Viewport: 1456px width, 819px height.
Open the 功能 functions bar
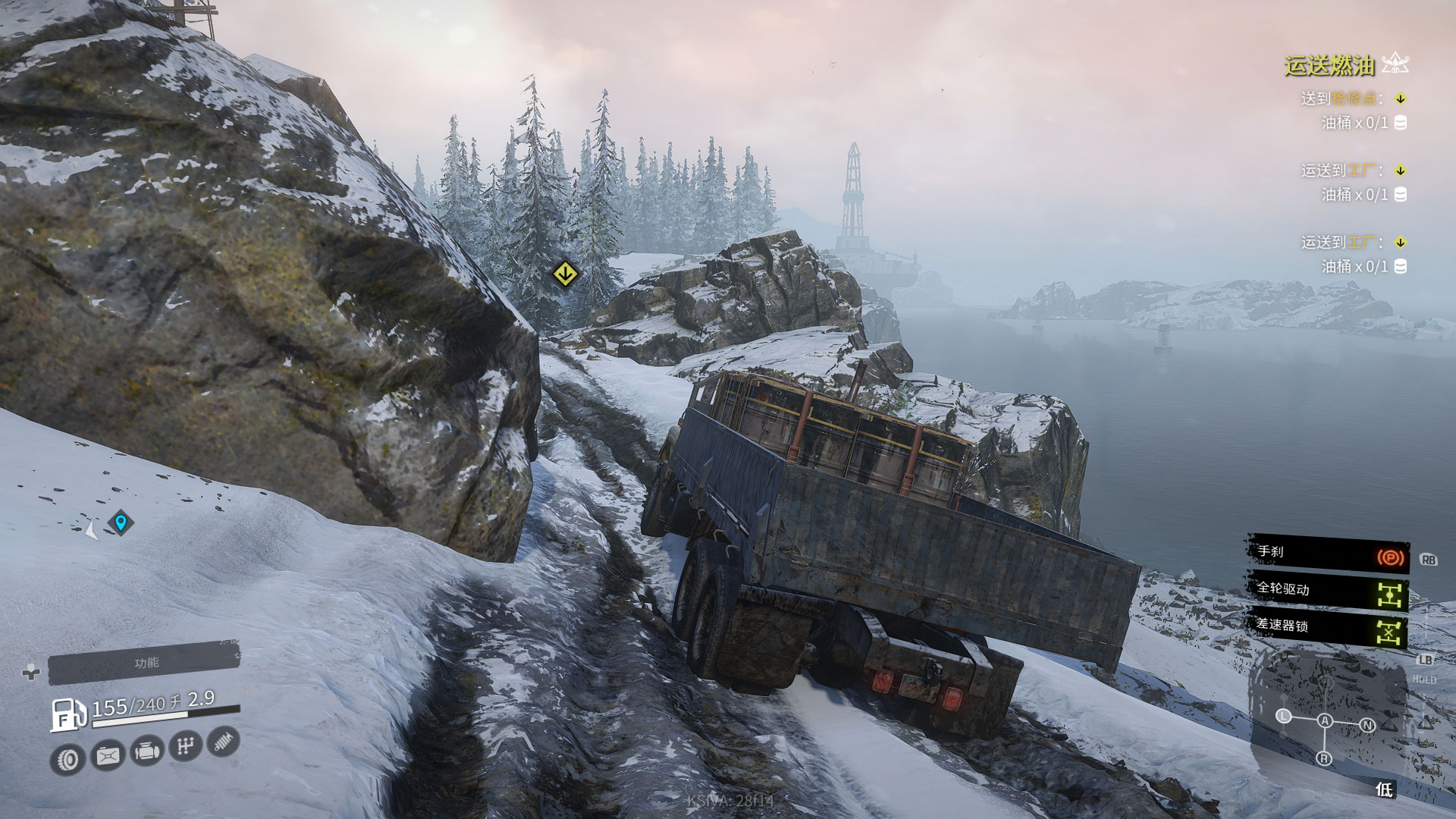click(144, 664)
